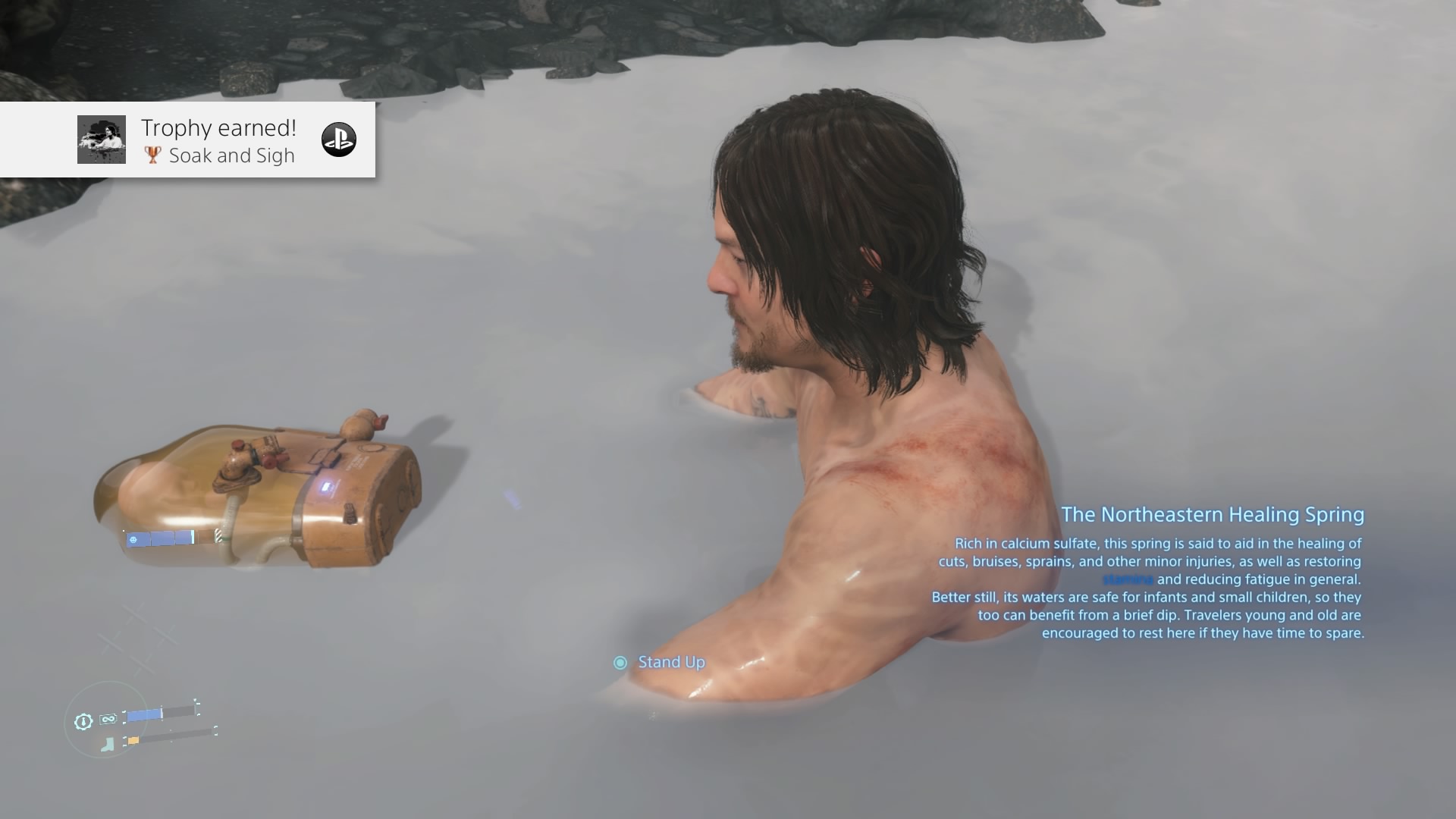
Task: Open the Soak and Sigh trophy thumbnail
Action: [x=102, y=140]
